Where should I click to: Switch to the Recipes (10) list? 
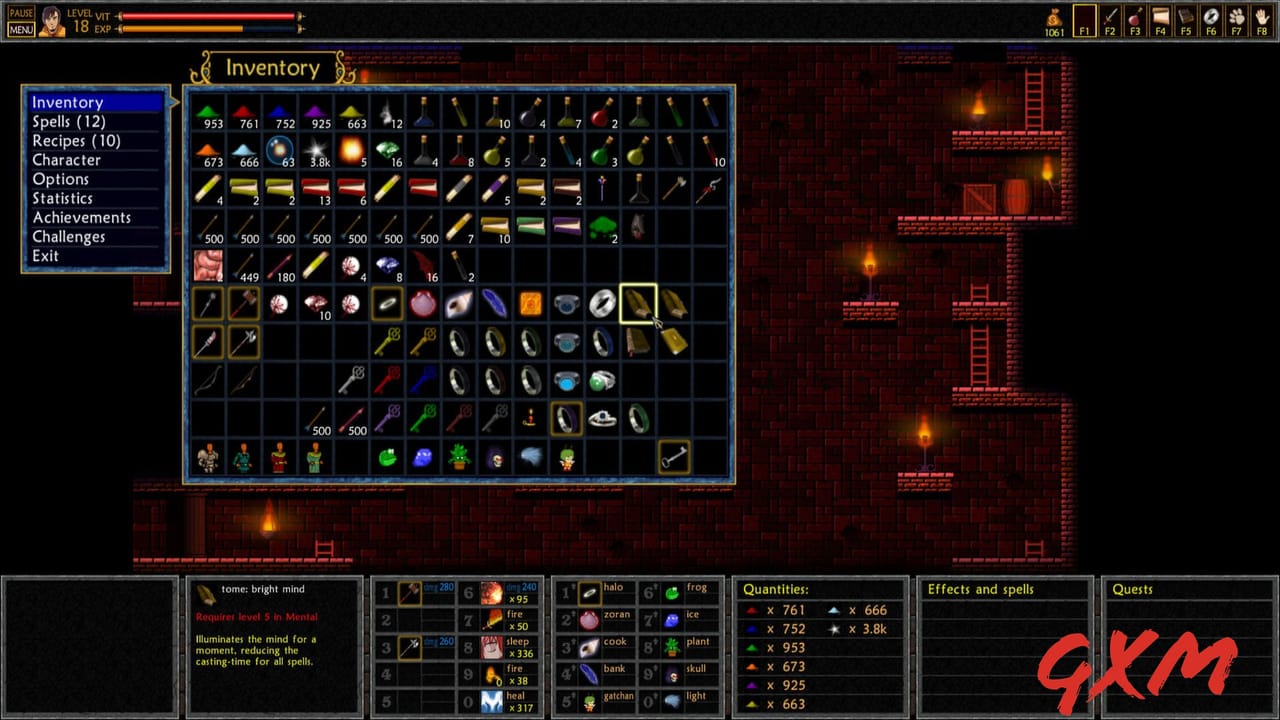[x=76, y=141]
